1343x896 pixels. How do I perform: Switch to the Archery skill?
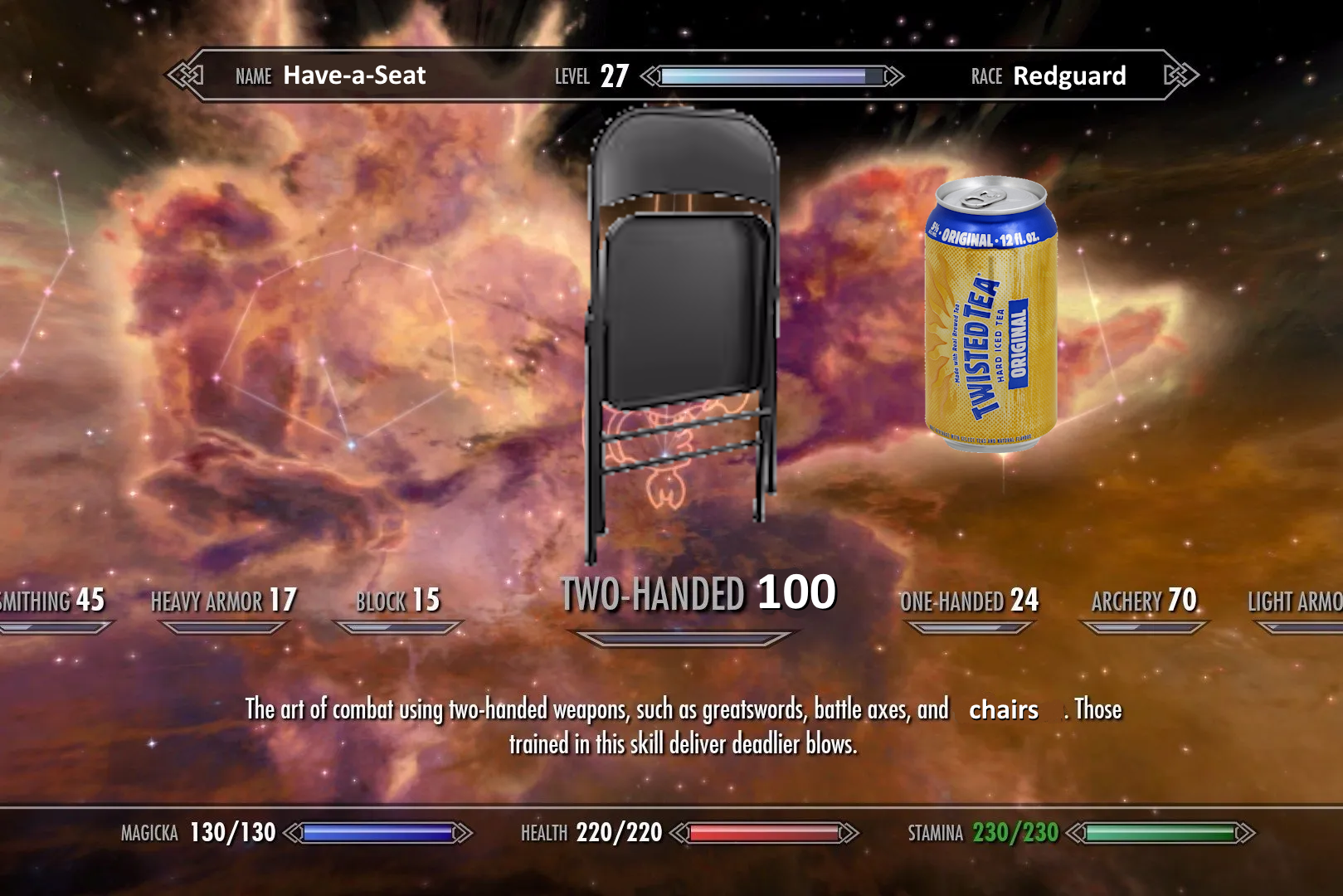[1143, 601]
